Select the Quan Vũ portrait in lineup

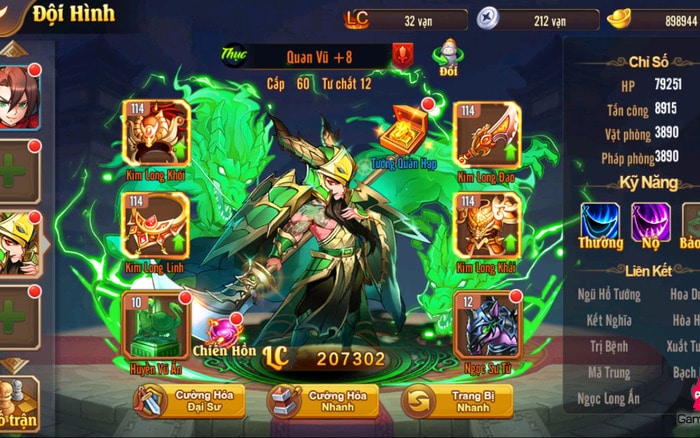pyautogui.click(x=19, y=247)
